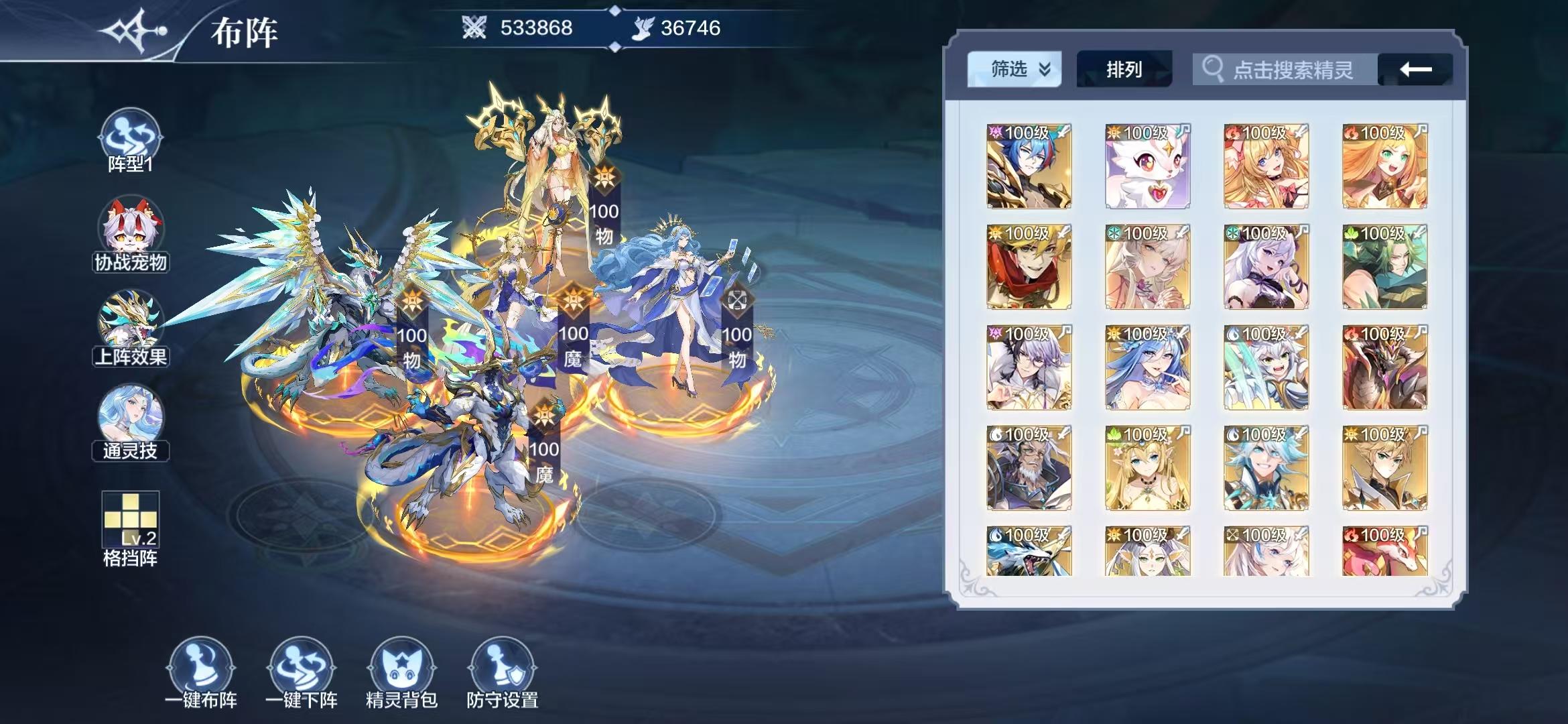Switch to the 排列 sort tab
1568x724 pixels.
pyautogui.click(x=1123, y=68)
